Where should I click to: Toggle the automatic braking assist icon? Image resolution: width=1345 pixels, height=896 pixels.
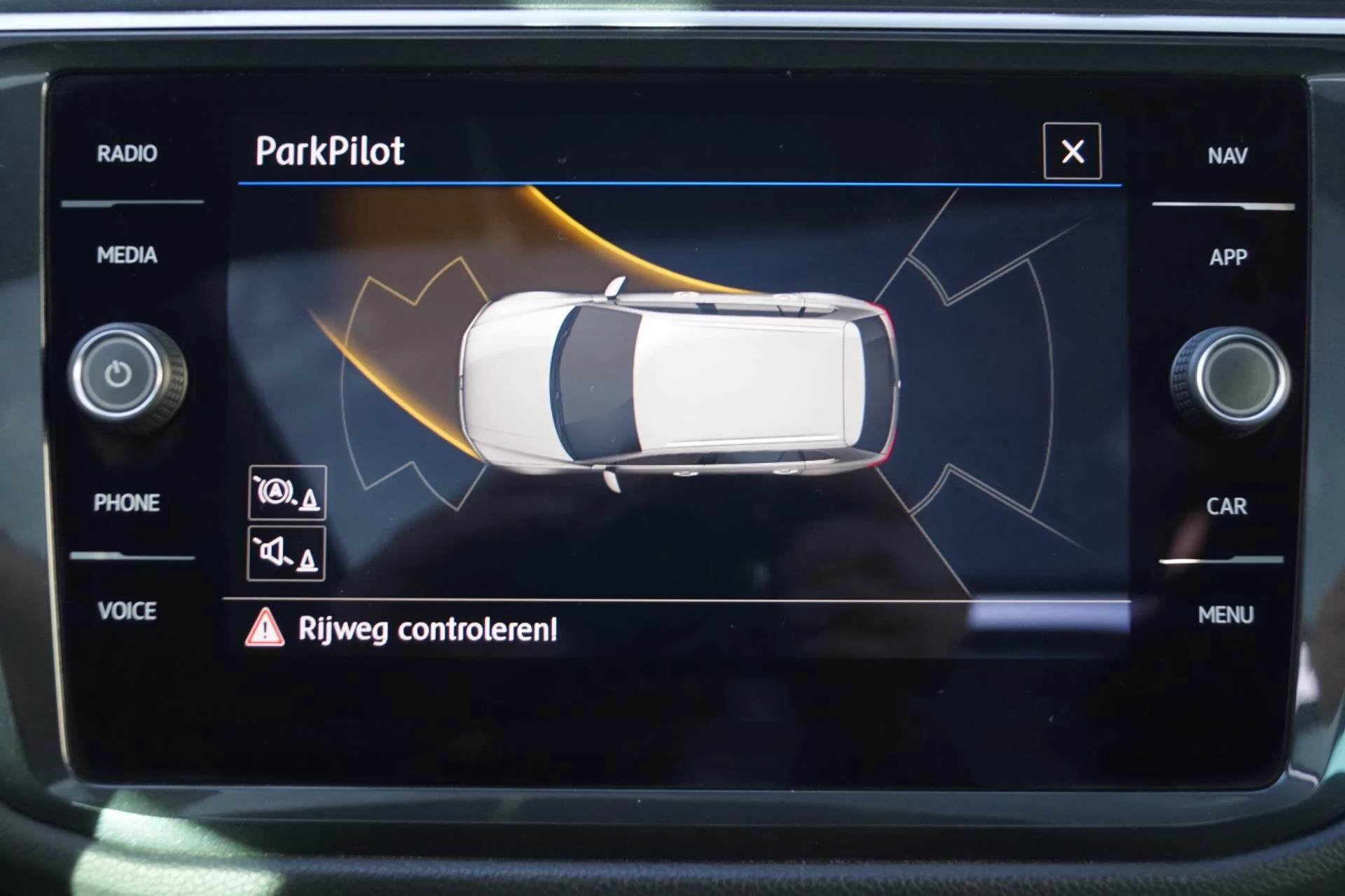coord(287,492)
